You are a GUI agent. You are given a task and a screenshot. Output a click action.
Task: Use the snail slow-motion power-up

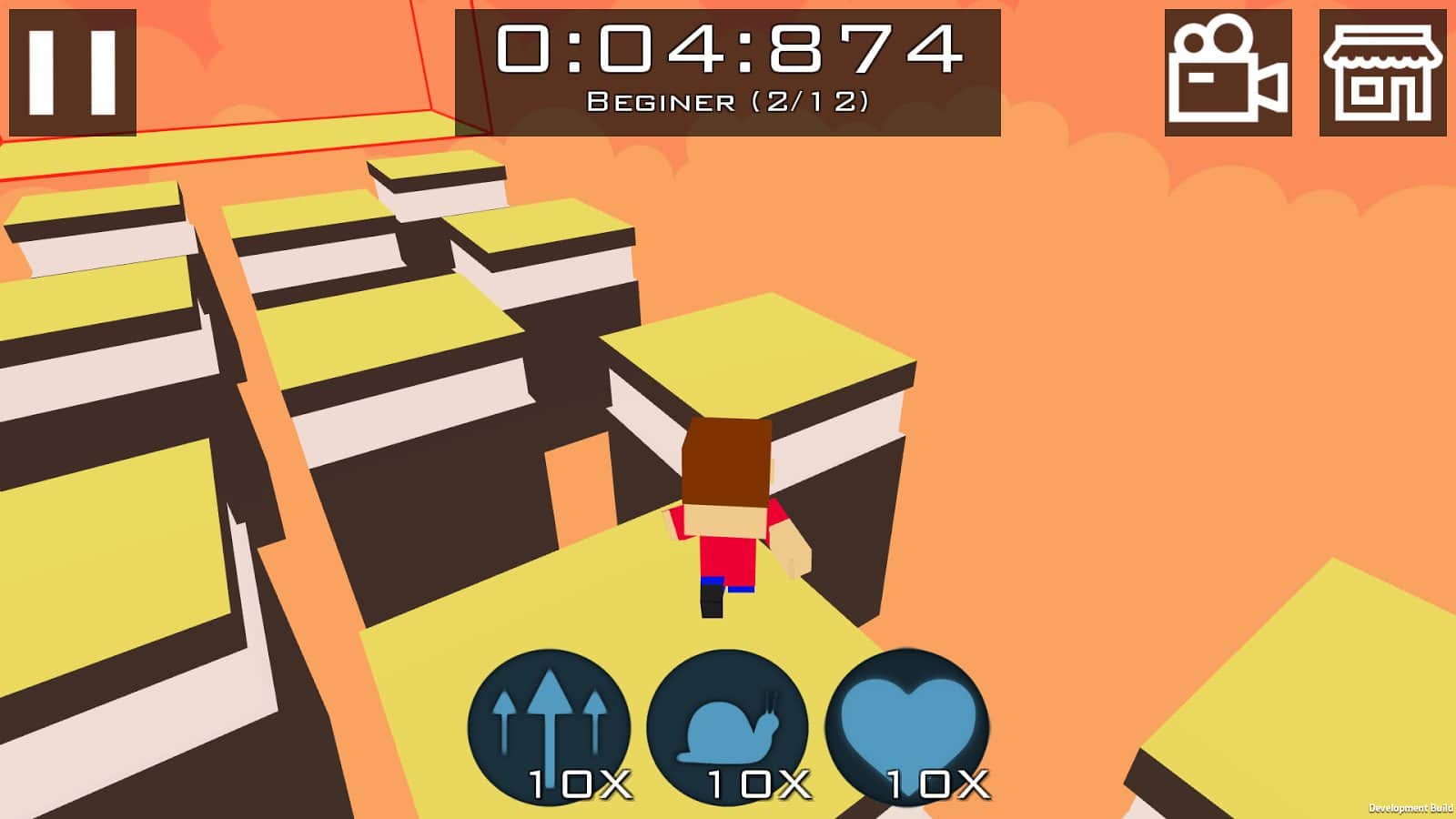[728, 728]
